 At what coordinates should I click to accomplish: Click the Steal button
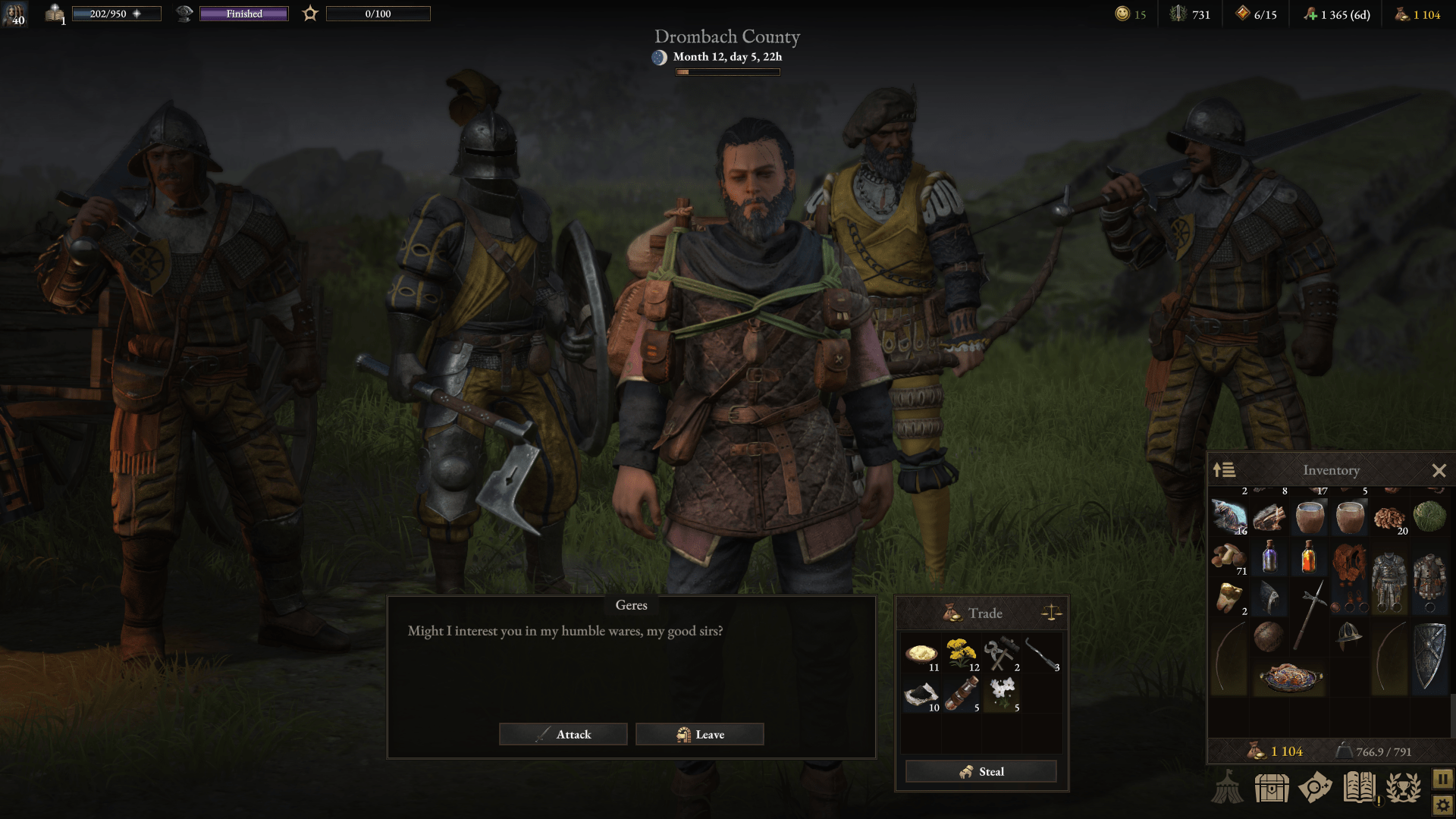point(980,771)
